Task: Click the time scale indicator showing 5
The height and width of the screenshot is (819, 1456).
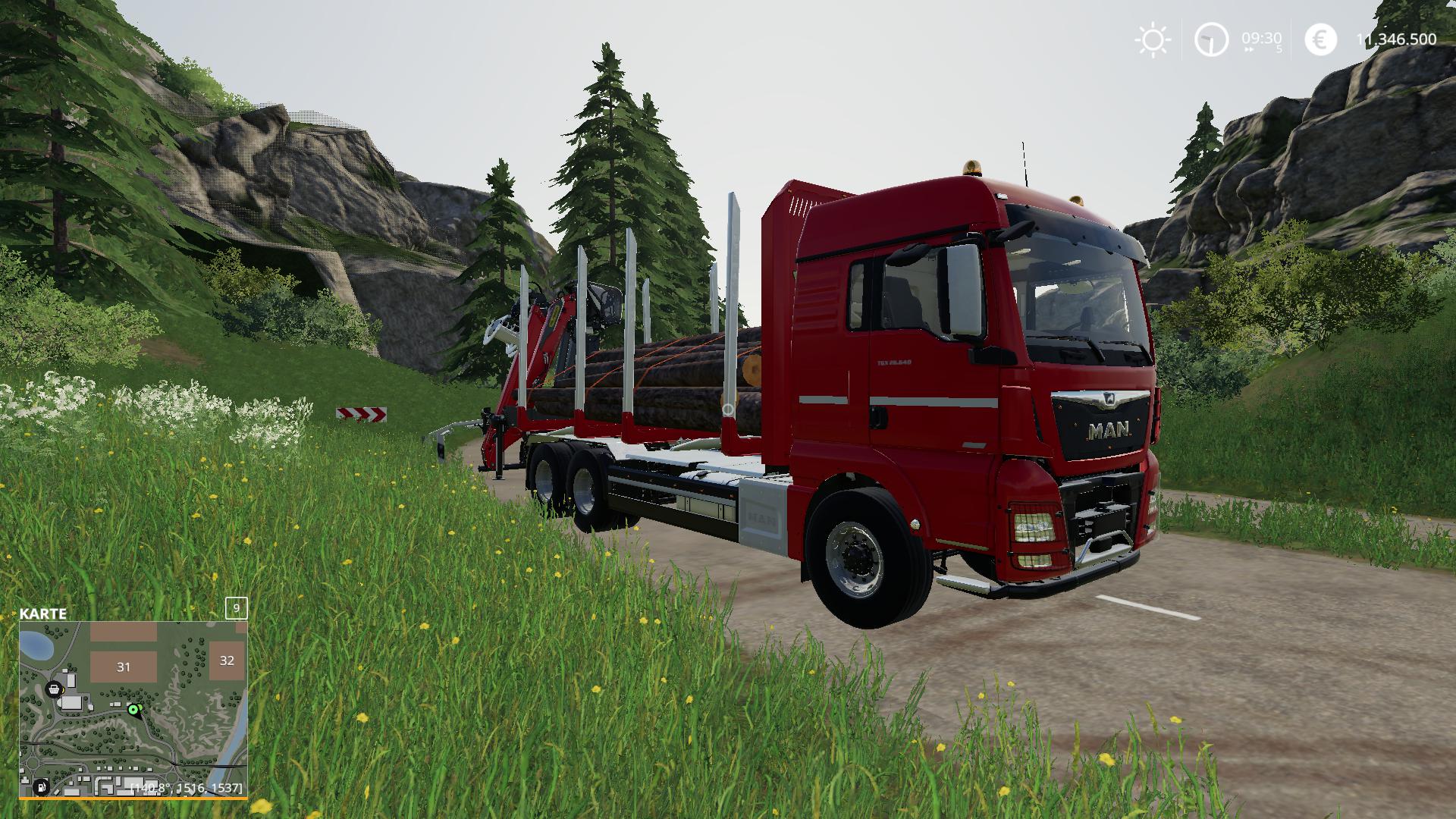Action: tap(1280, 49)
